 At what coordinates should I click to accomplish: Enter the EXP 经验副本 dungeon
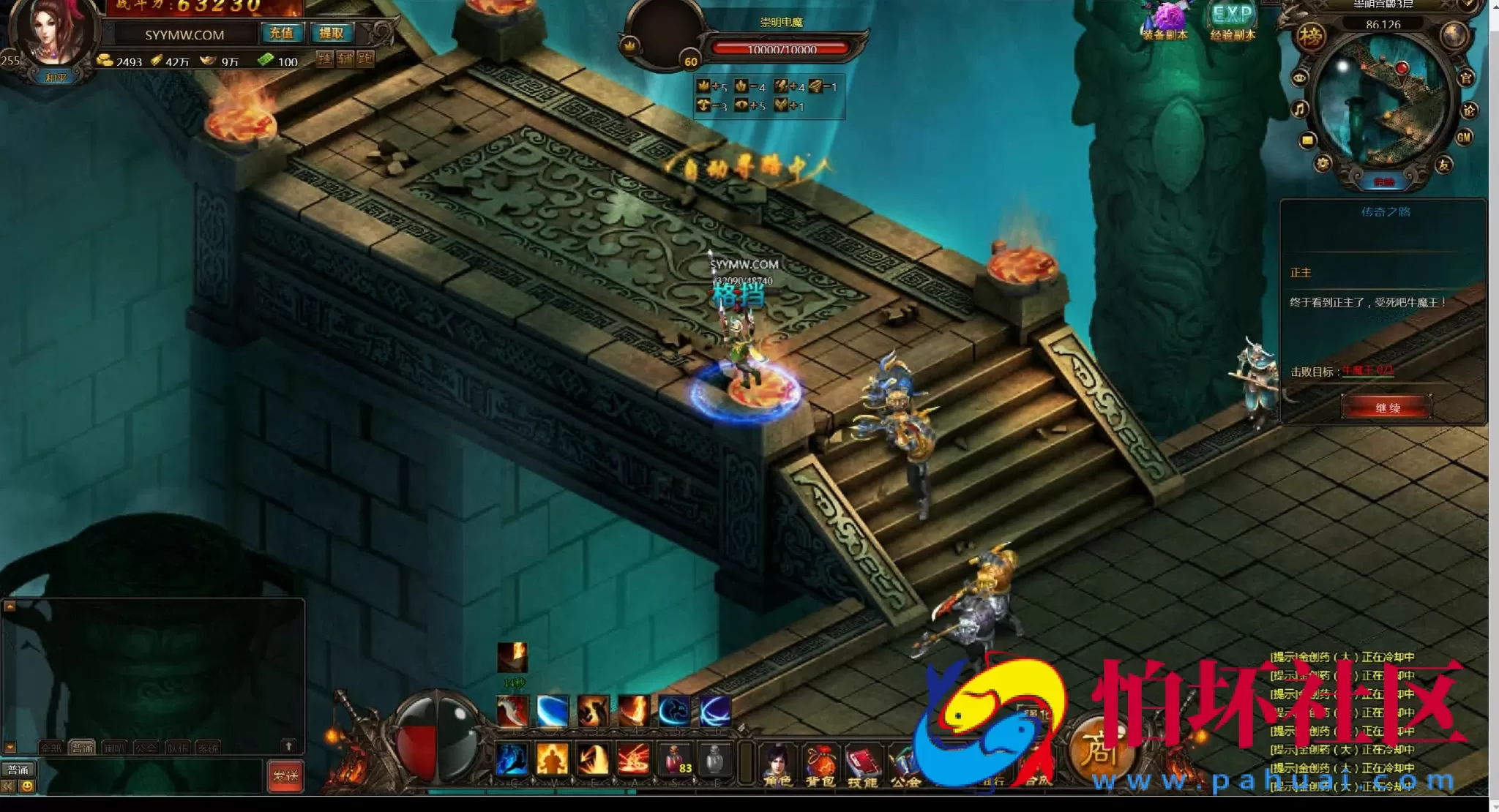coord(1233,22)
